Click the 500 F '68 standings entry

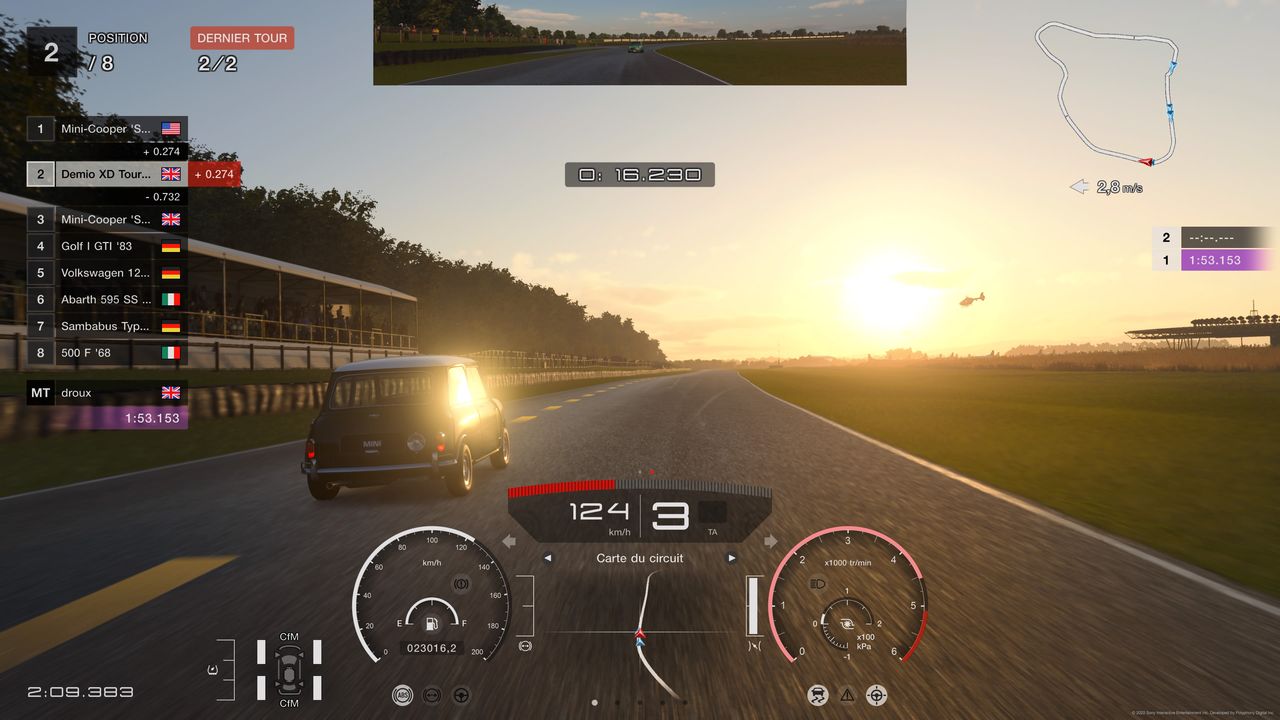click(x=107, y=353)
